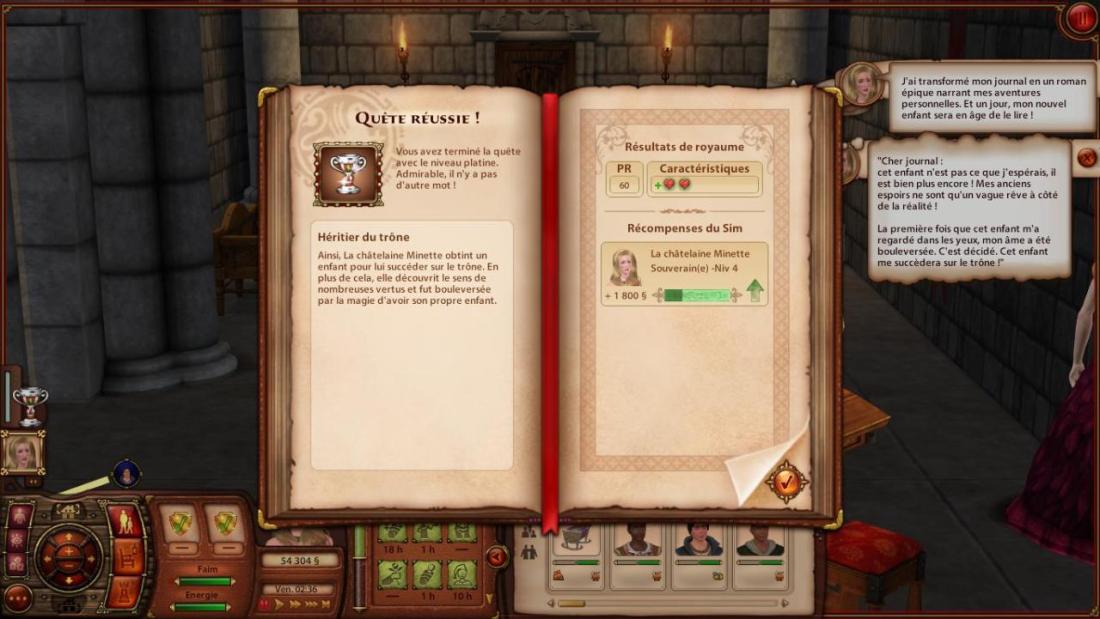Image resolution: width=1100 pixels, height=619 pixels.
Task: Confirm the quest results with the checkmark button
Action: (x=787, y=482)
